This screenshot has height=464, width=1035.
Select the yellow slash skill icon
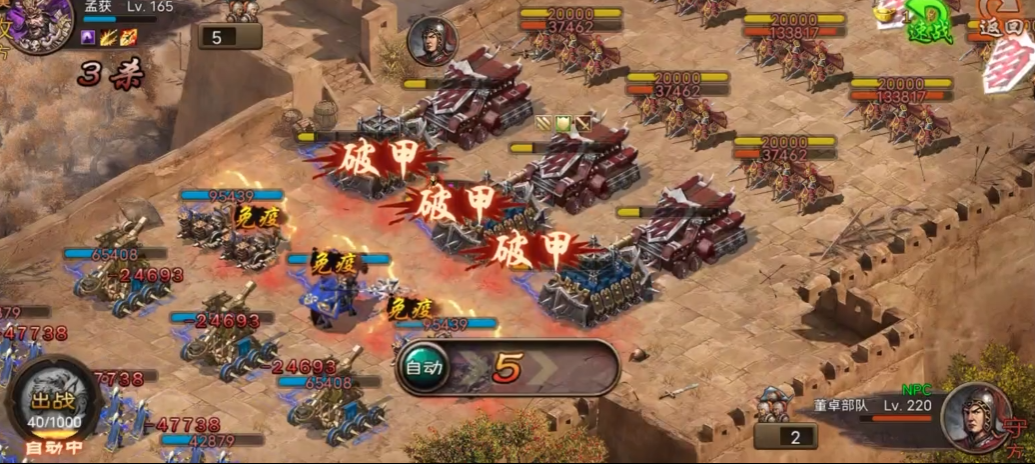tap(108, 37)
